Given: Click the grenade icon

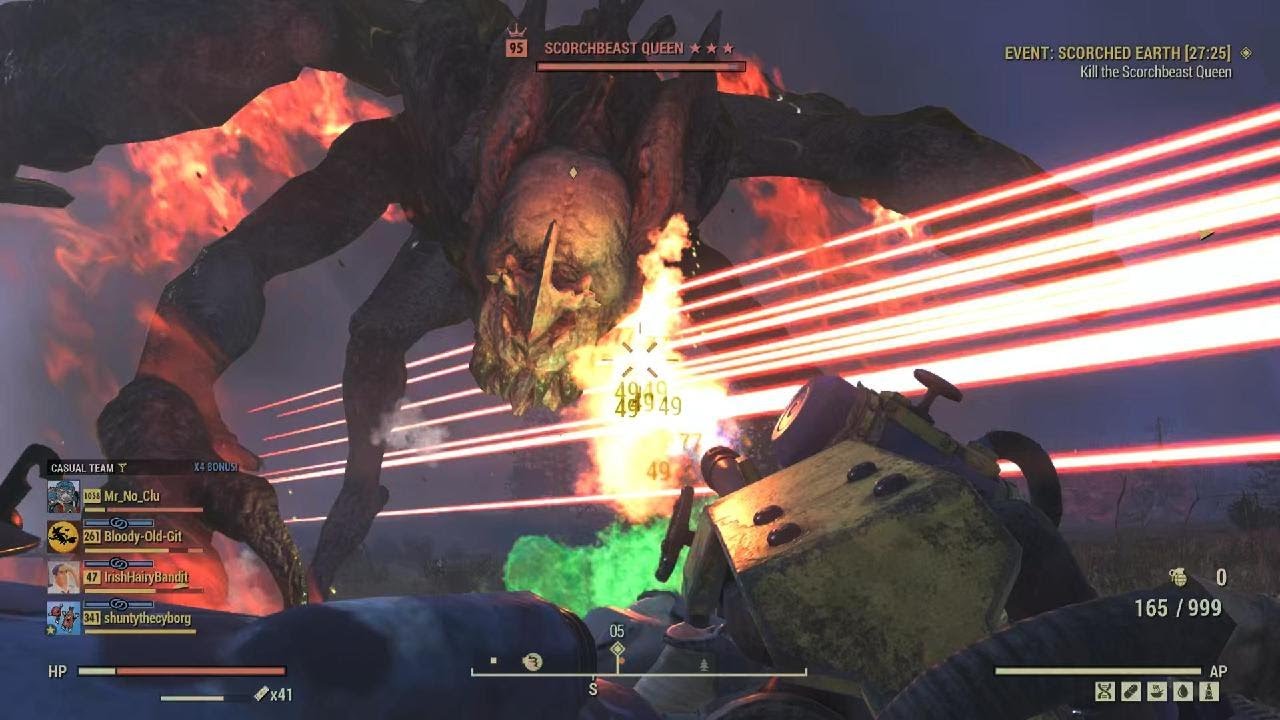Looking at the screenshot, I should [x=1178, y=576].
